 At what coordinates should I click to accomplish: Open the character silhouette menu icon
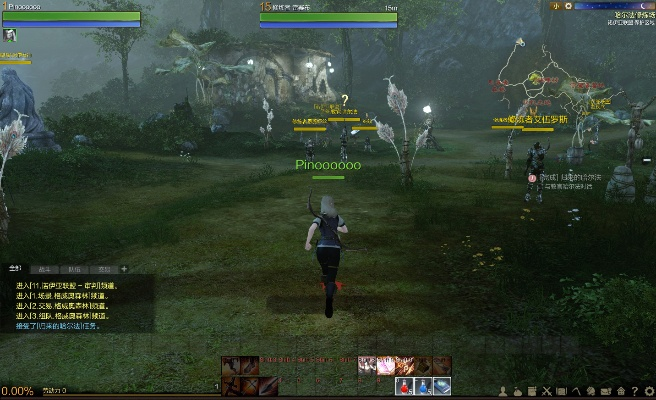(503, 390)
